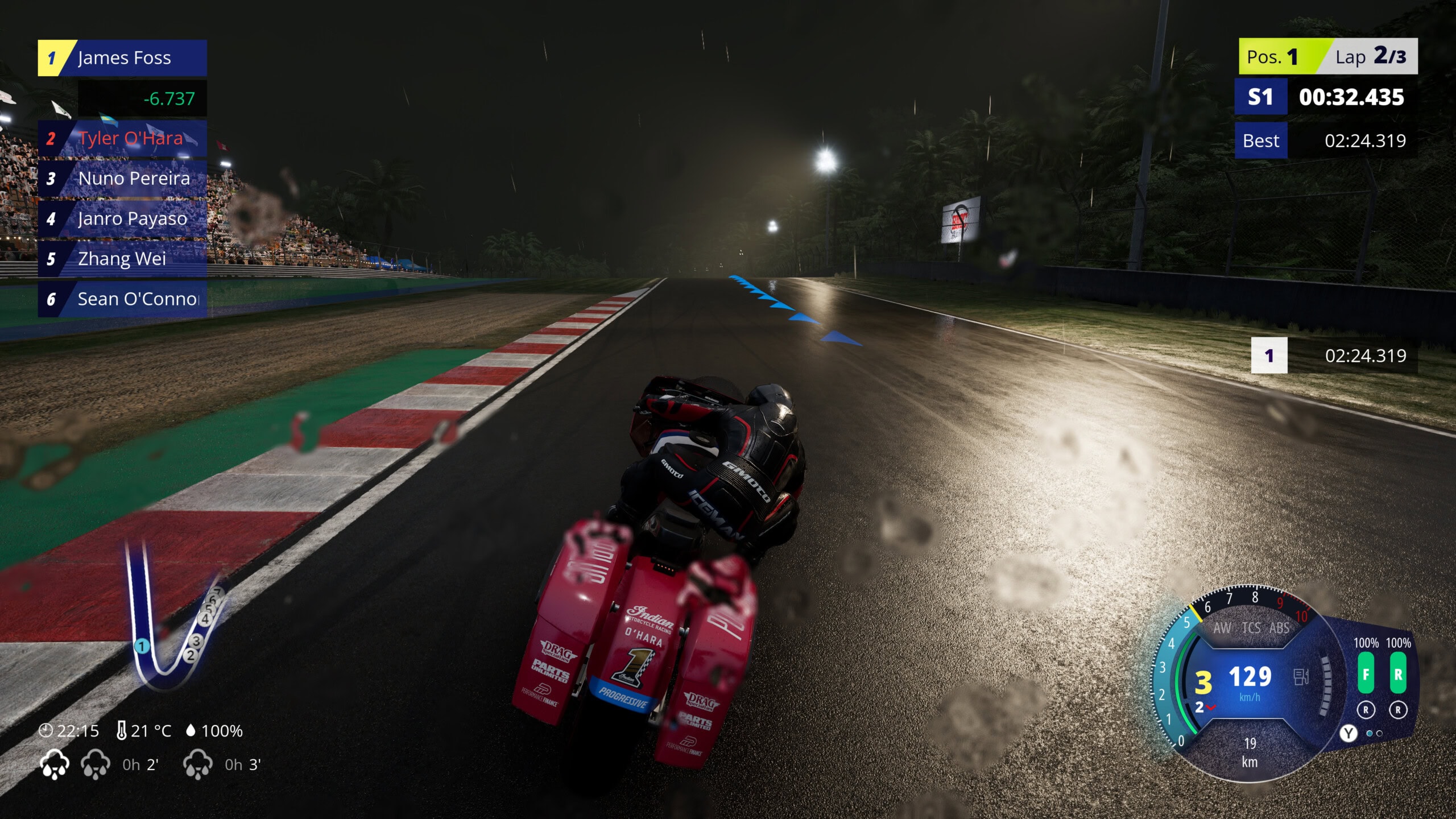This screenshot has height=819, width=1456.
Task: Pick Janro Payaso from the standings
Action: tap(123, 219)
